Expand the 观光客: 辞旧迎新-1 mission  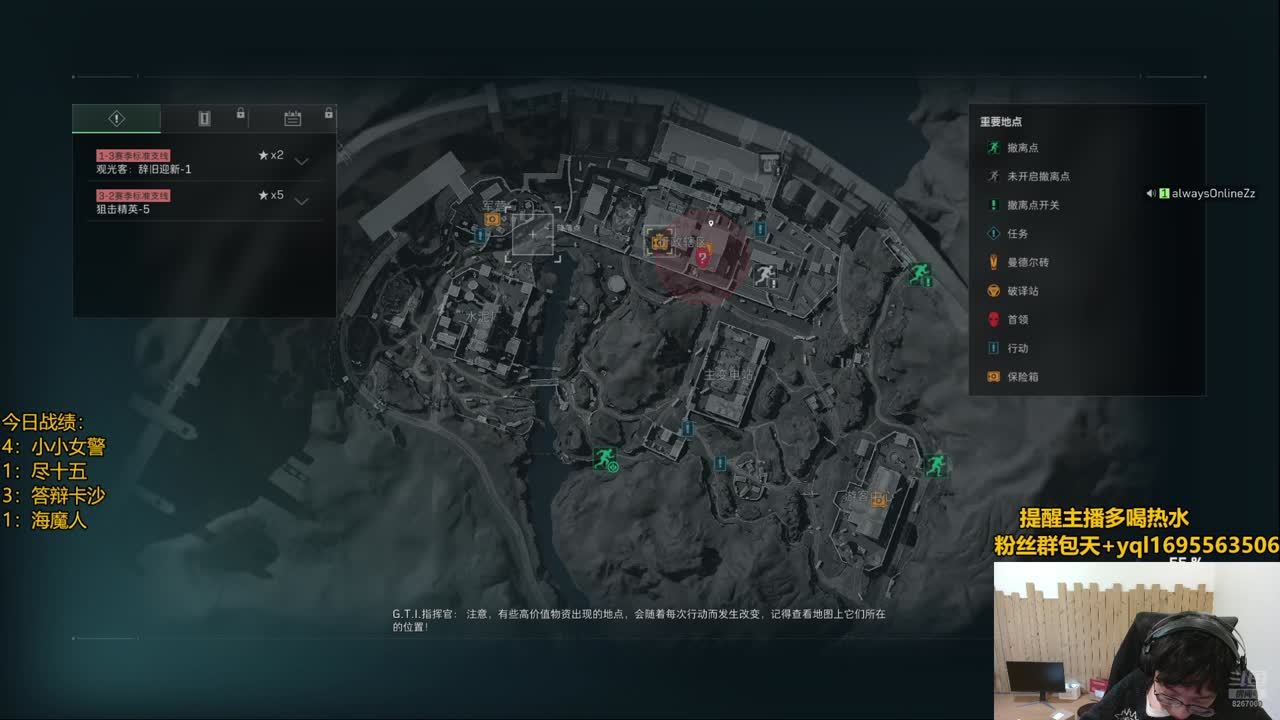coord(301,162)
